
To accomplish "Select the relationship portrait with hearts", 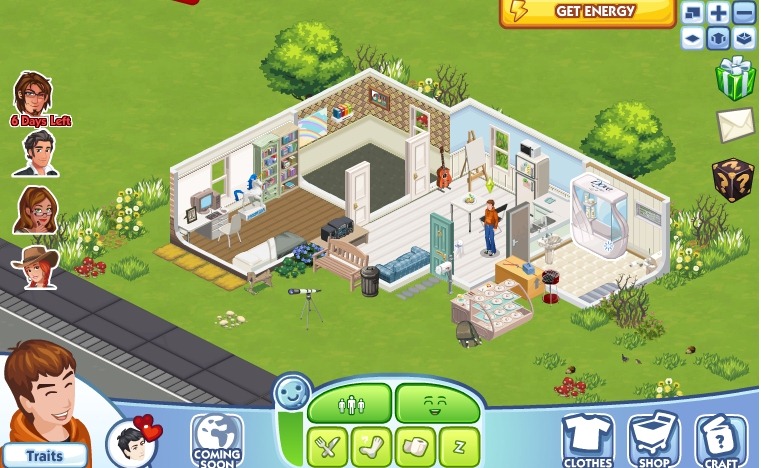I will 134,442.
